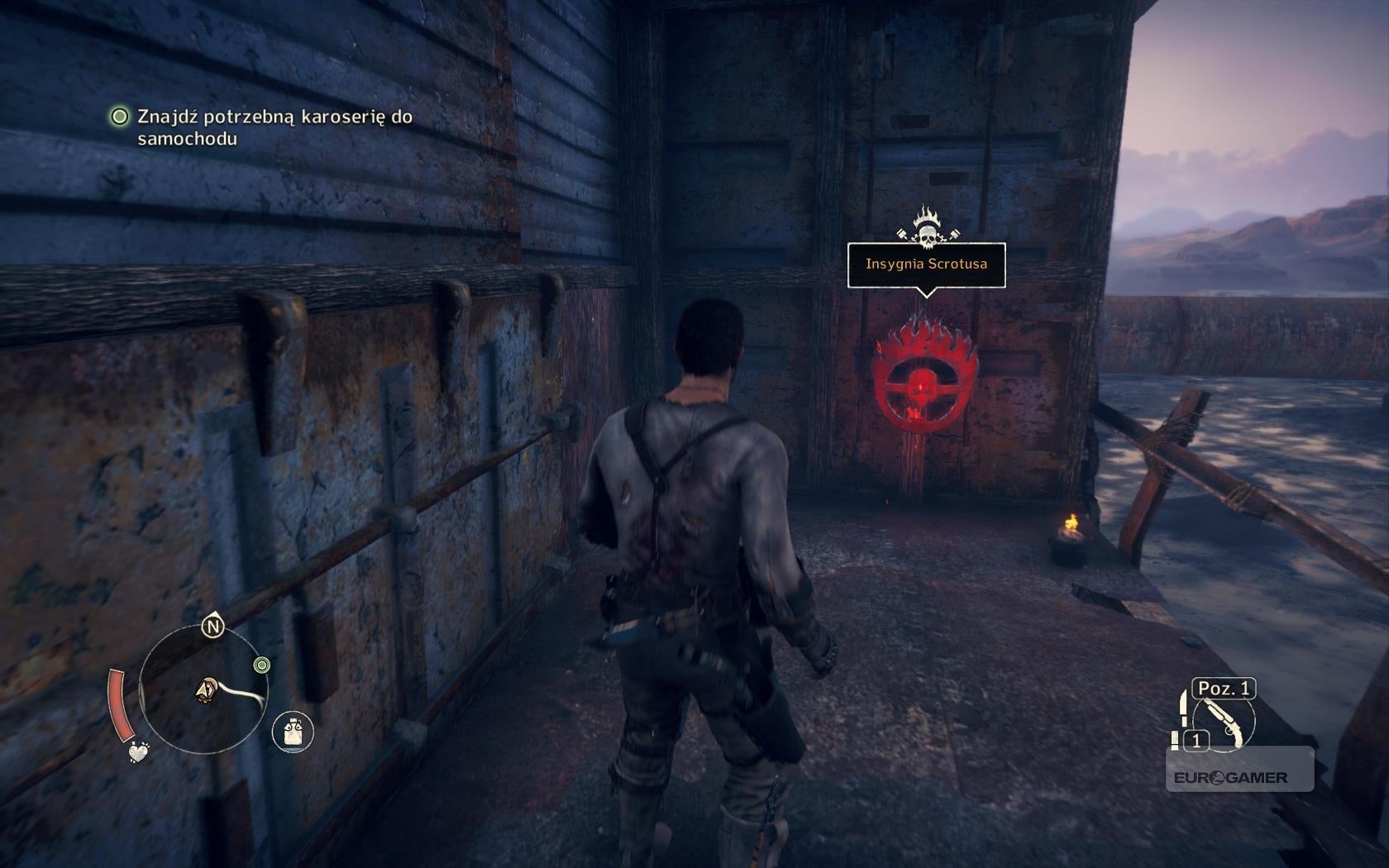Select the shotgun weapon icon
The image size is (1389, 868).
tap(1225, 722)
